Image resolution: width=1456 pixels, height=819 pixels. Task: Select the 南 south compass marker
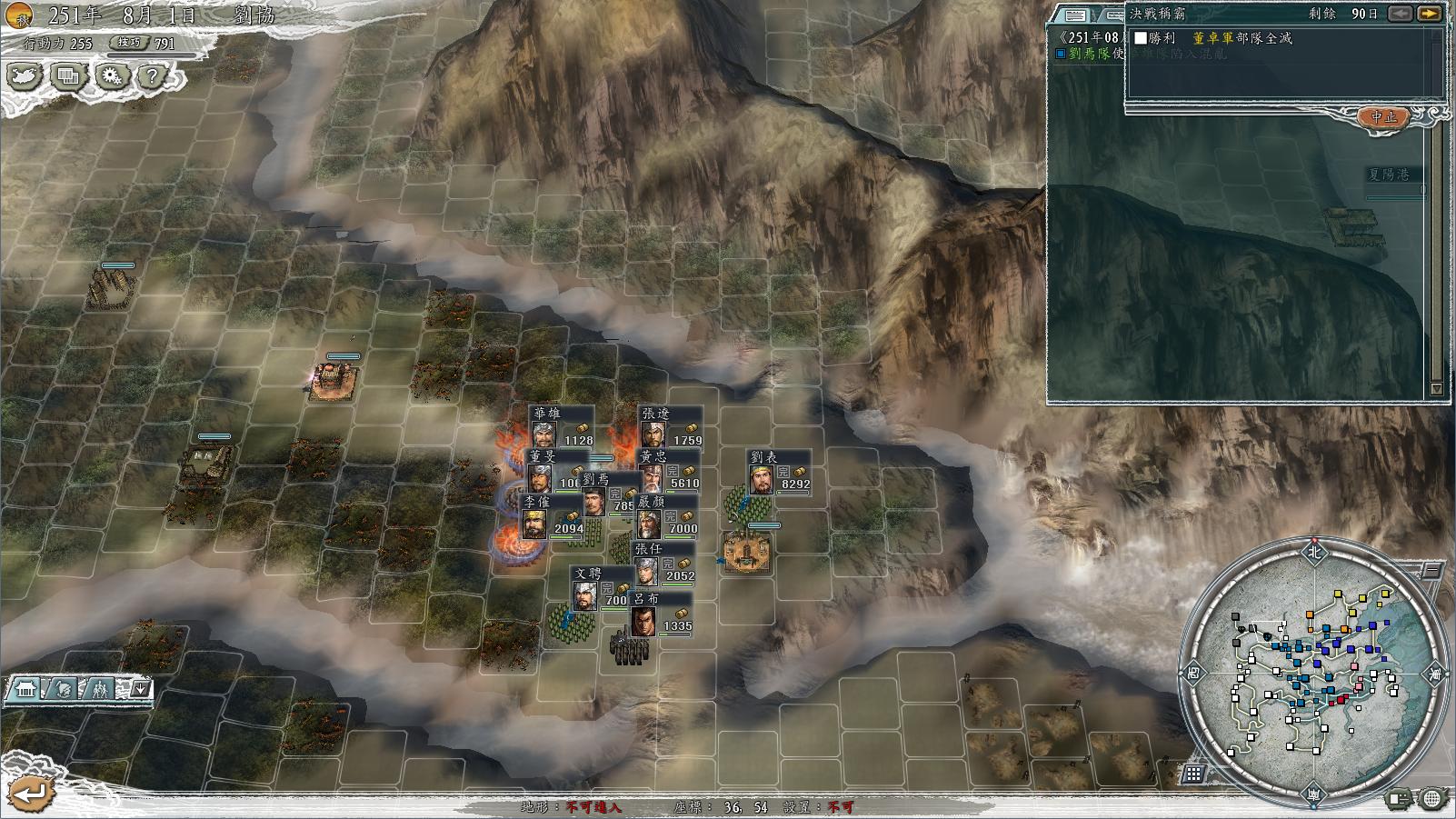tap(1314, 795)
